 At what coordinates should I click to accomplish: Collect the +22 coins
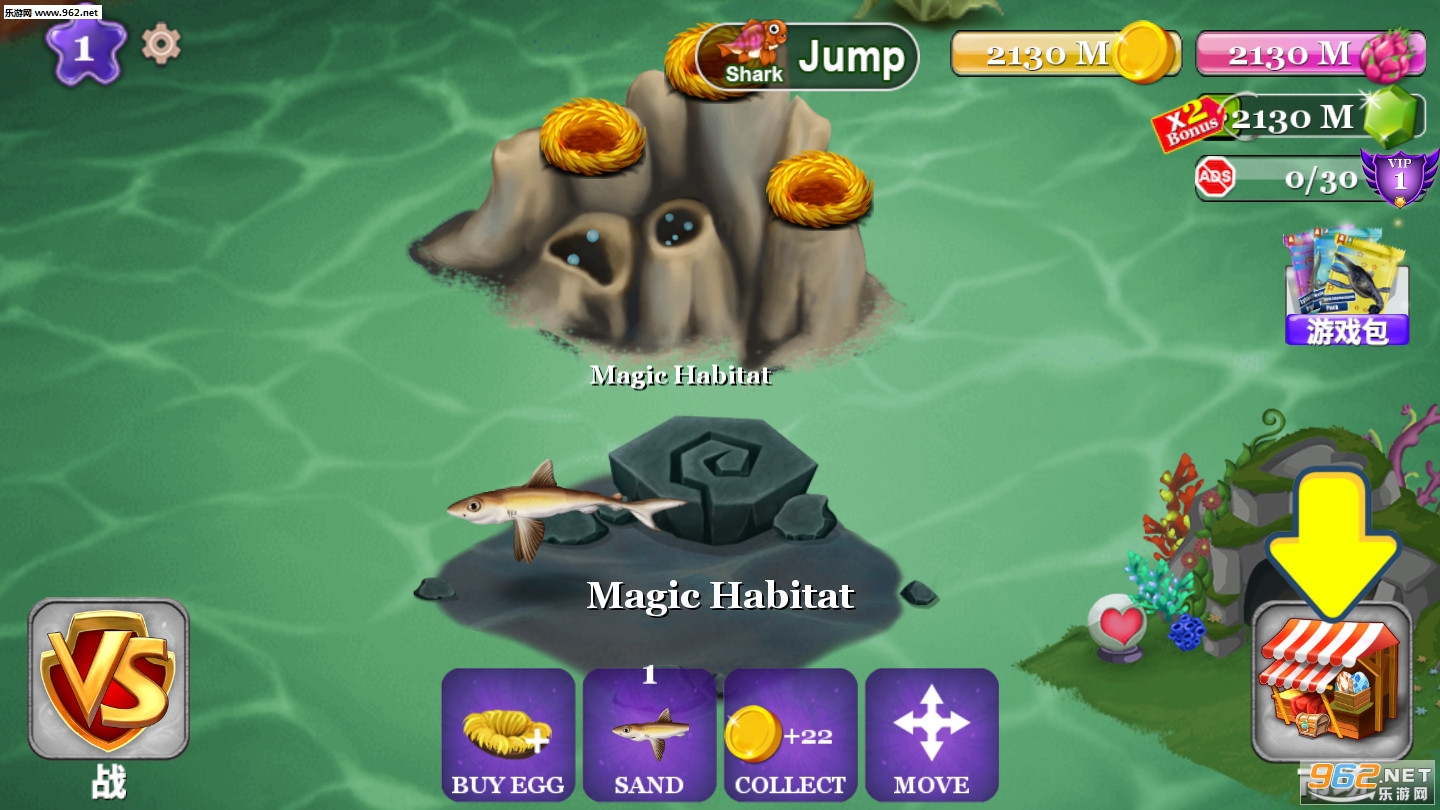click(x=790, y=735)
